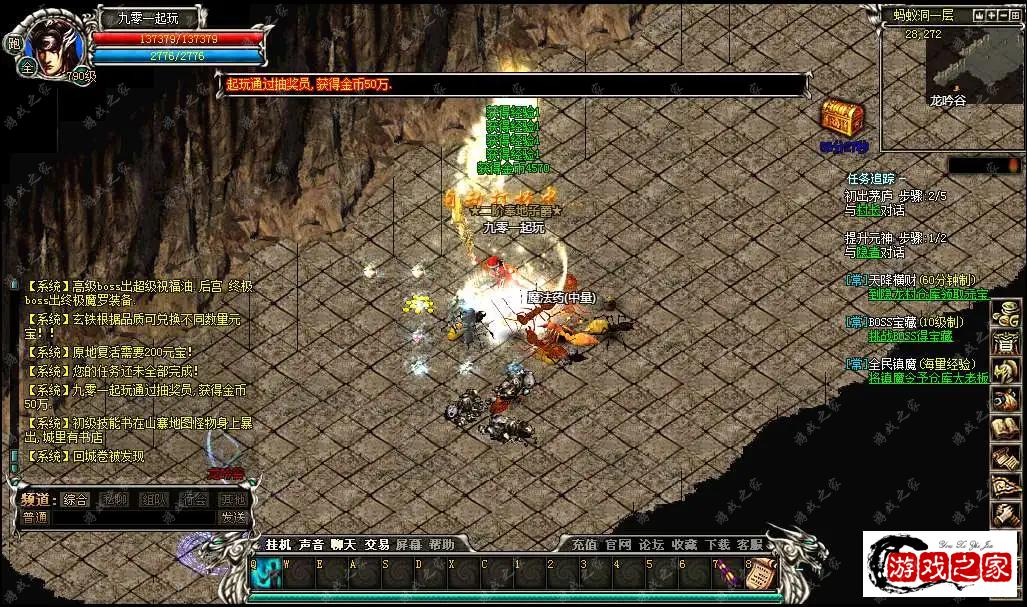Open the 交易 trade menu
Viewport: 1027px width, 607px height.
(377, 545)
